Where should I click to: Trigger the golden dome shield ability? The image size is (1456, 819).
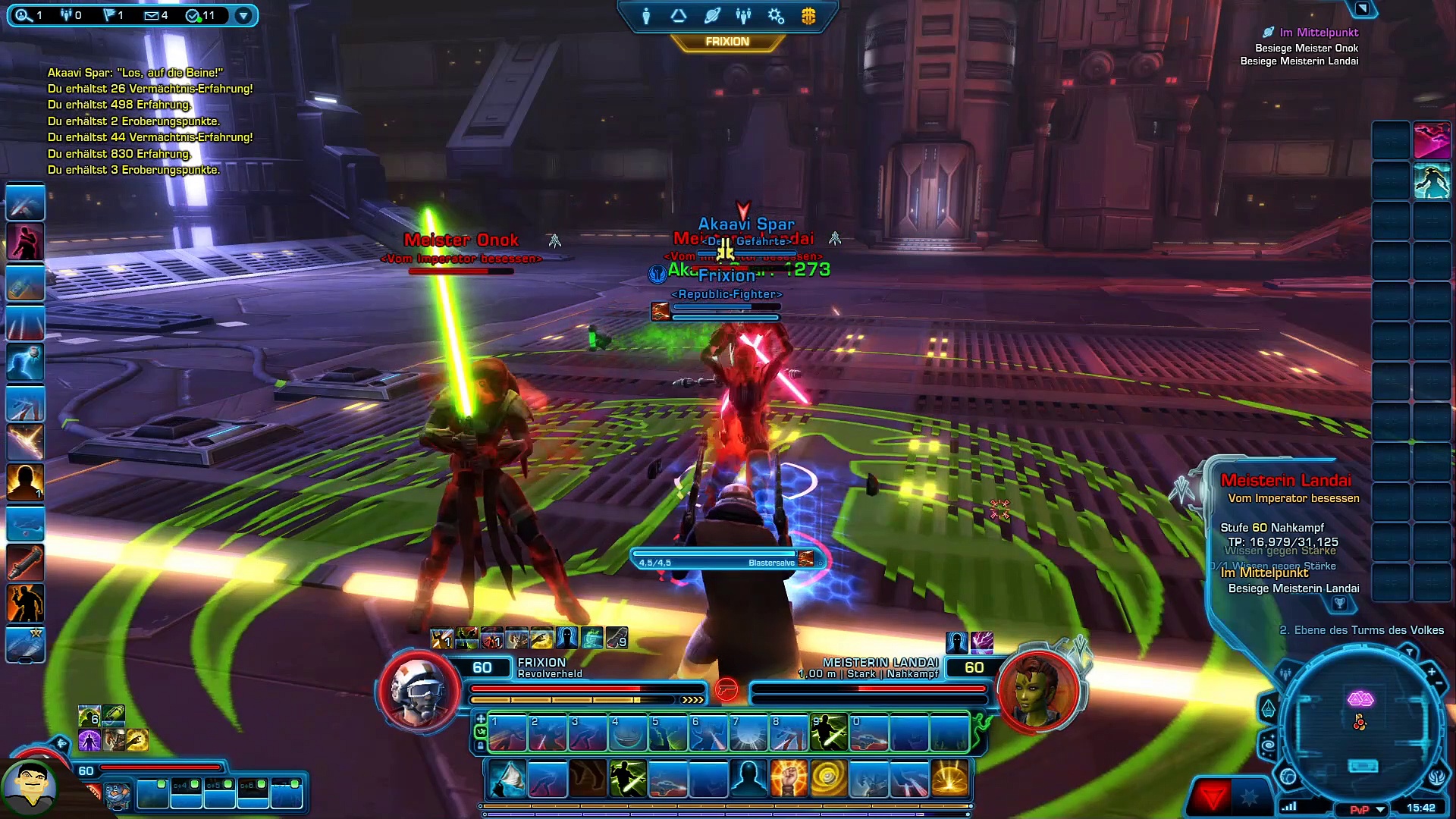[949, 779]
